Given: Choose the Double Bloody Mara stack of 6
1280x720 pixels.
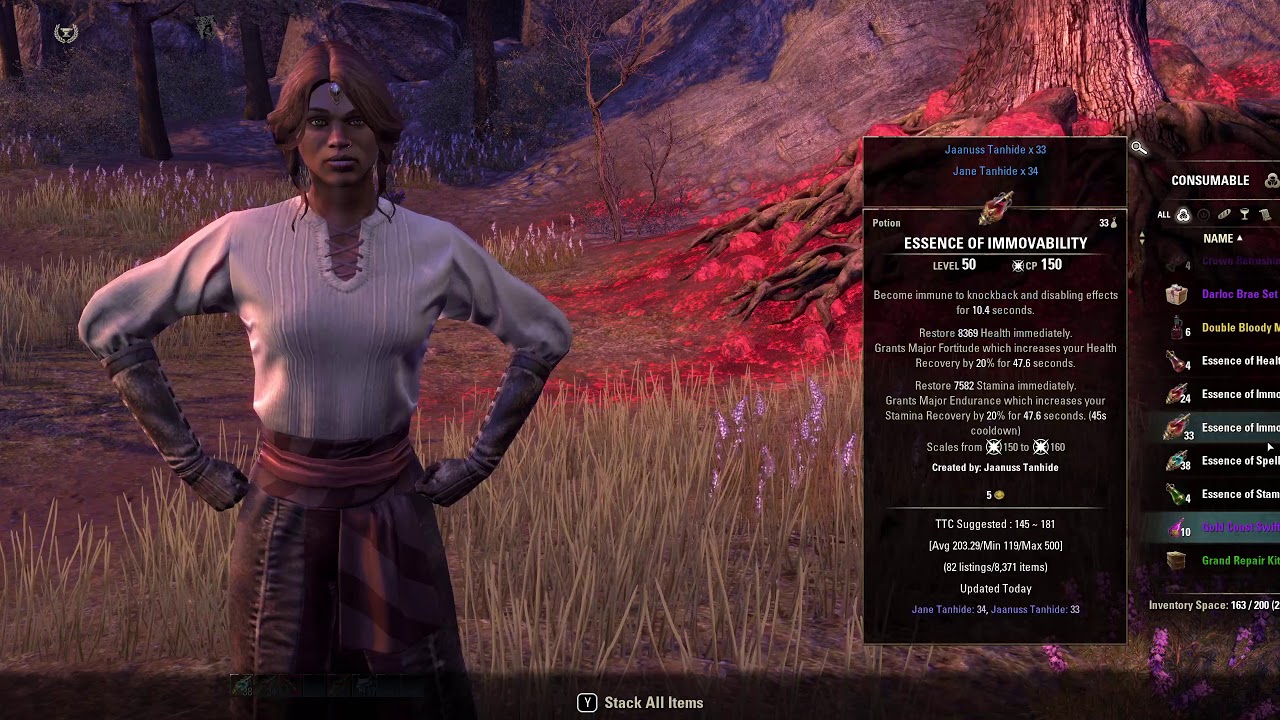Looking at the screenshot, I should pos(1239,328).
